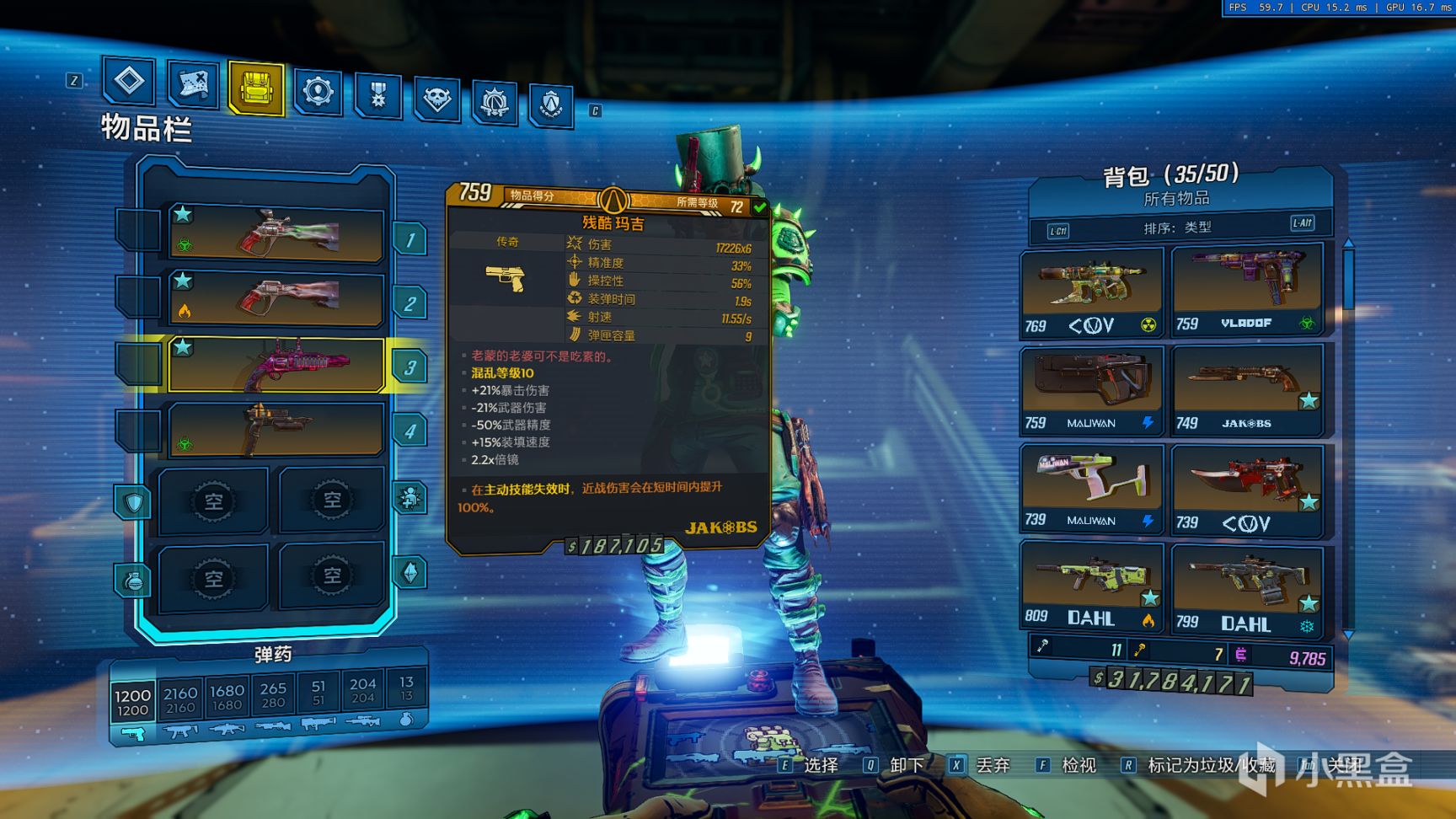Viewport: 1456px width, 819px height.
Task: Choose the 809 DAHL fire rifle
Action: click(1092, 587)
